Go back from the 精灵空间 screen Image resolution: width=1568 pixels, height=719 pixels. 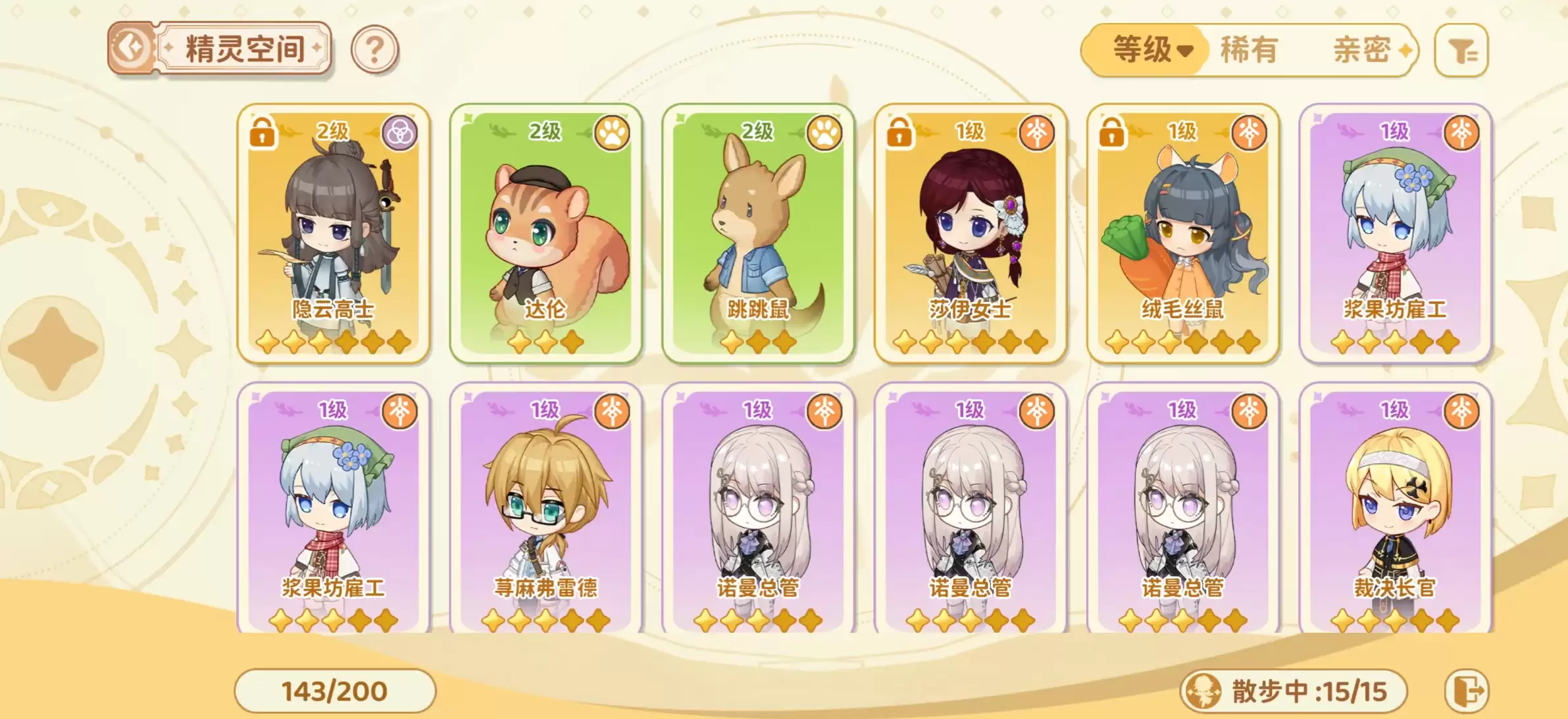point(131,48)
